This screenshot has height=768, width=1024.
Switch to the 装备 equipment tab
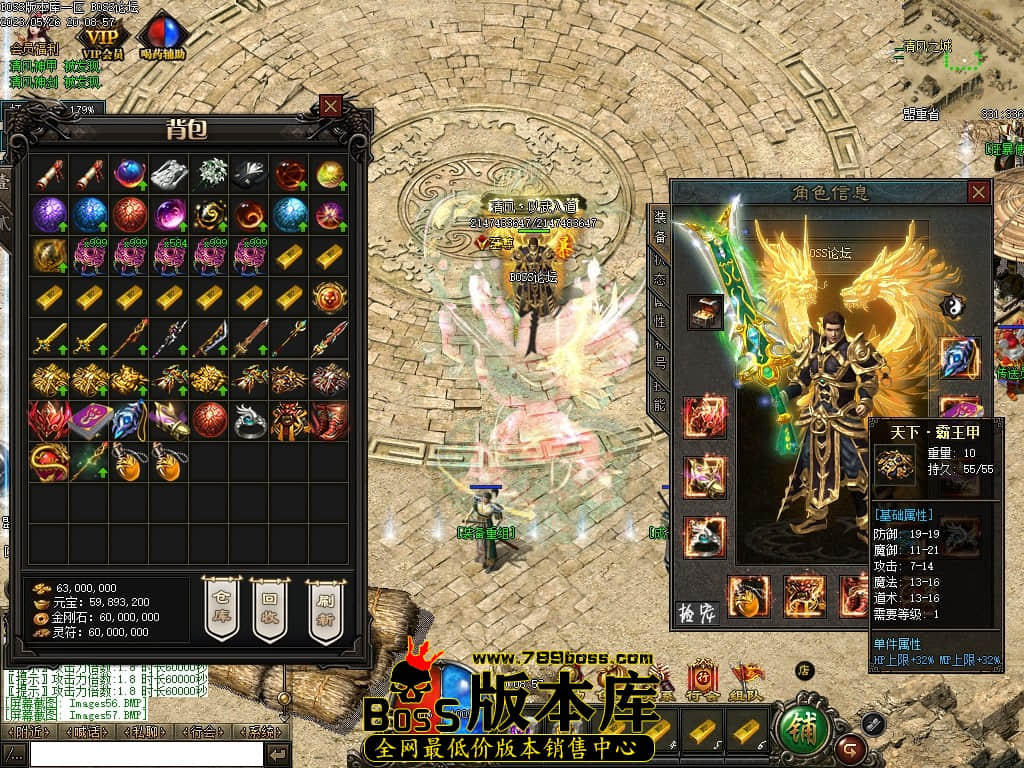click(660, 227)
